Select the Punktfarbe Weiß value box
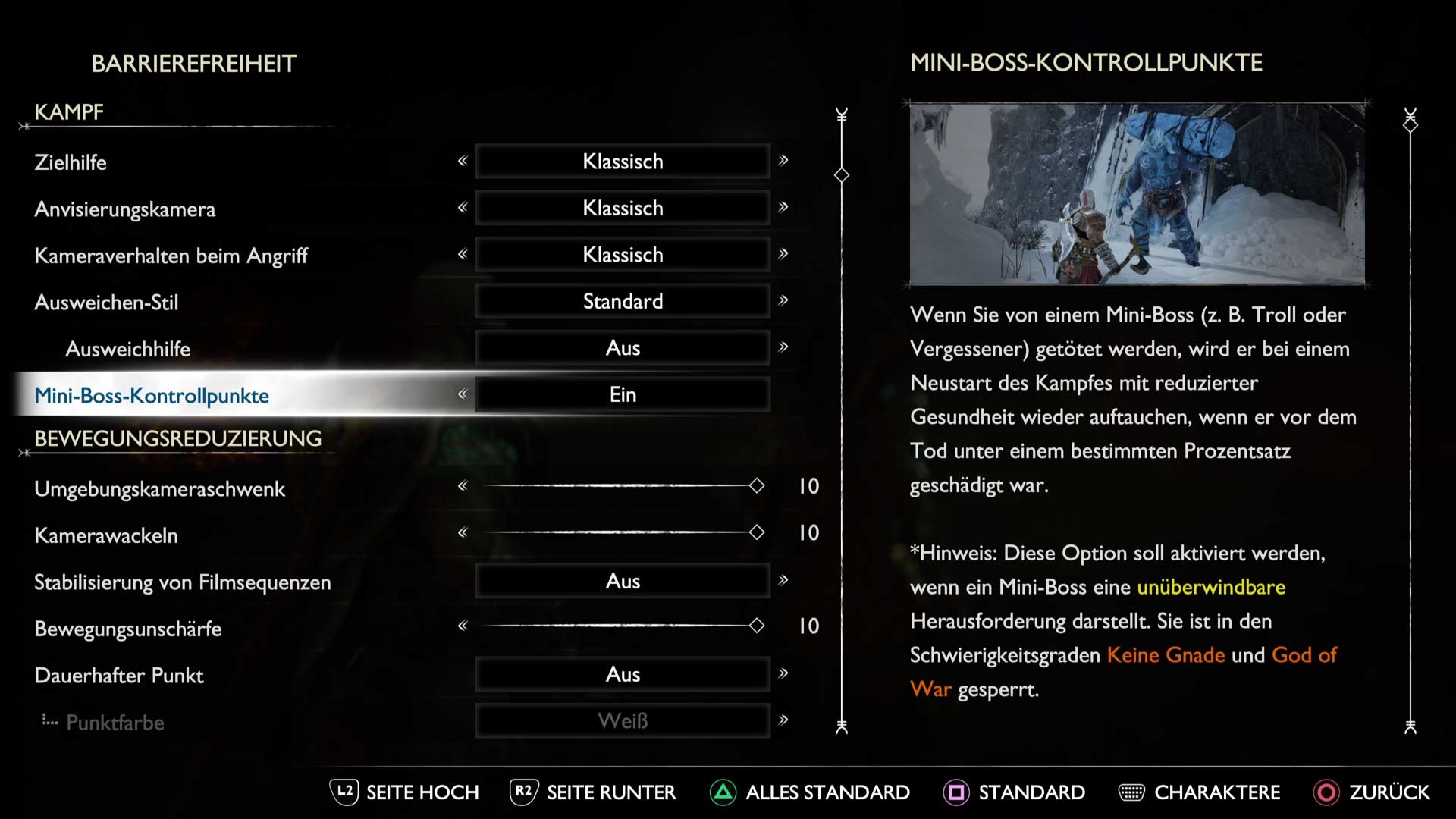Viewport: 1456px width, 819px height. coord(623,721)
